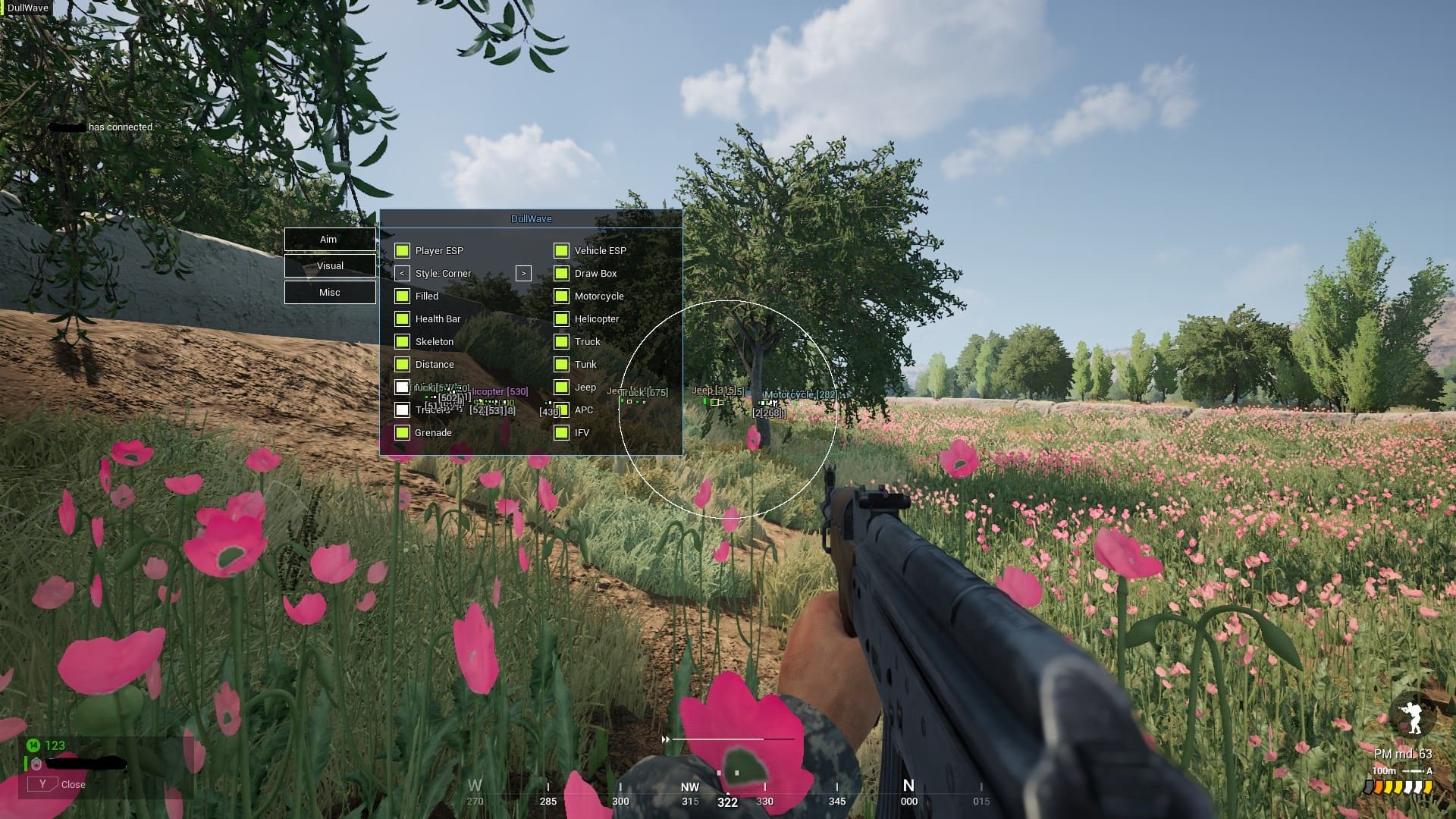Uncheck the Truck checkbox

[561, 342]
